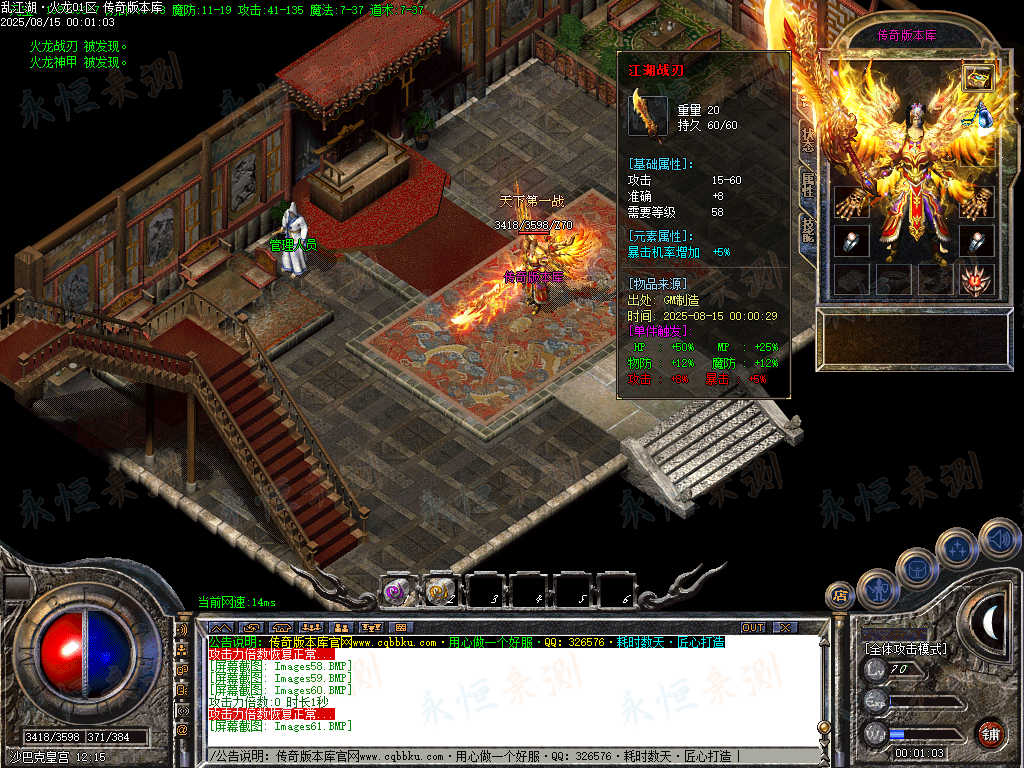The image size is (1024, 768).
Task: Select the left ring equipment slot
Action: pyautogui.click(x=851, y=242)
